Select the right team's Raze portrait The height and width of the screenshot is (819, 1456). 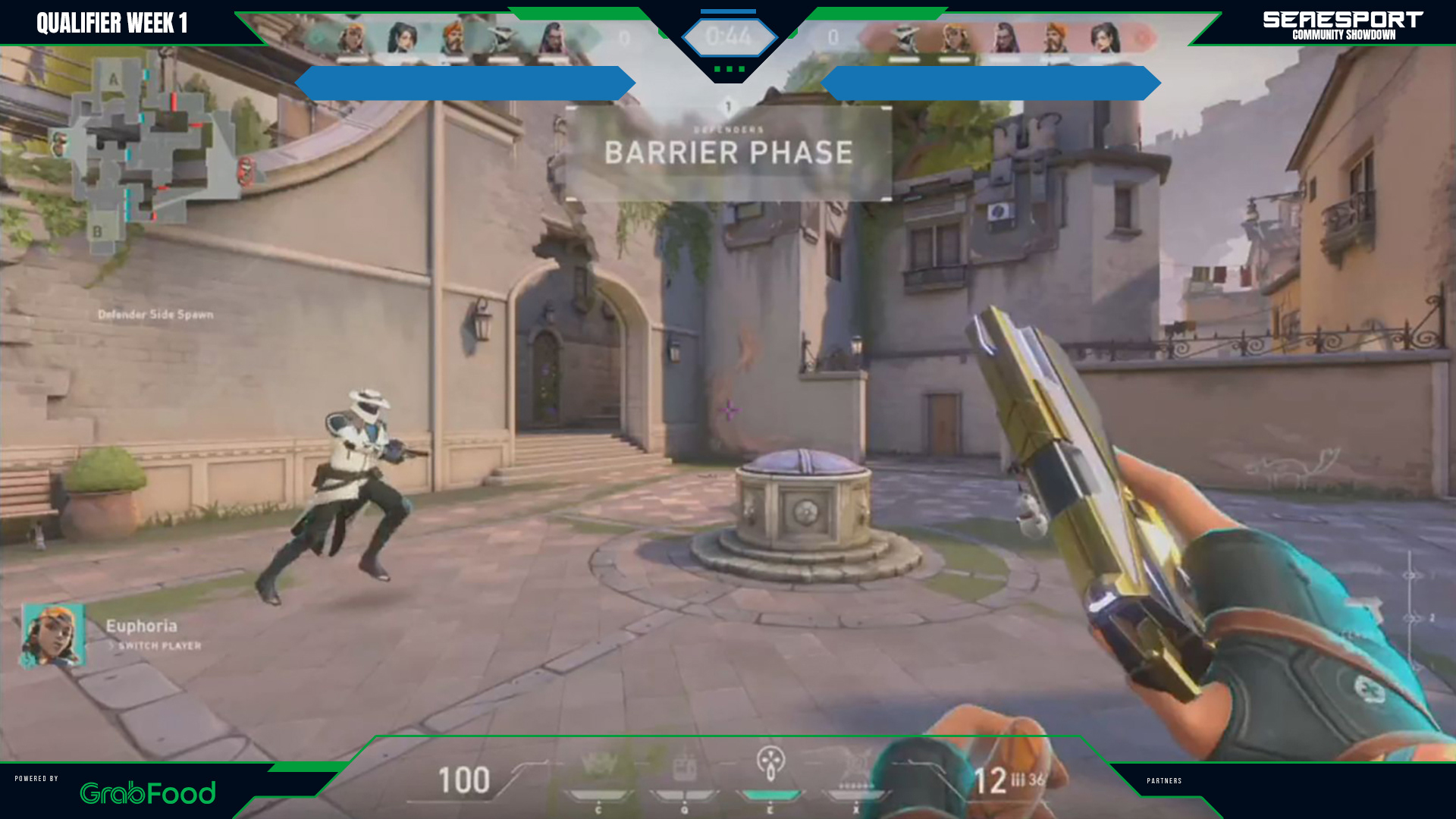tap(954, 38)
